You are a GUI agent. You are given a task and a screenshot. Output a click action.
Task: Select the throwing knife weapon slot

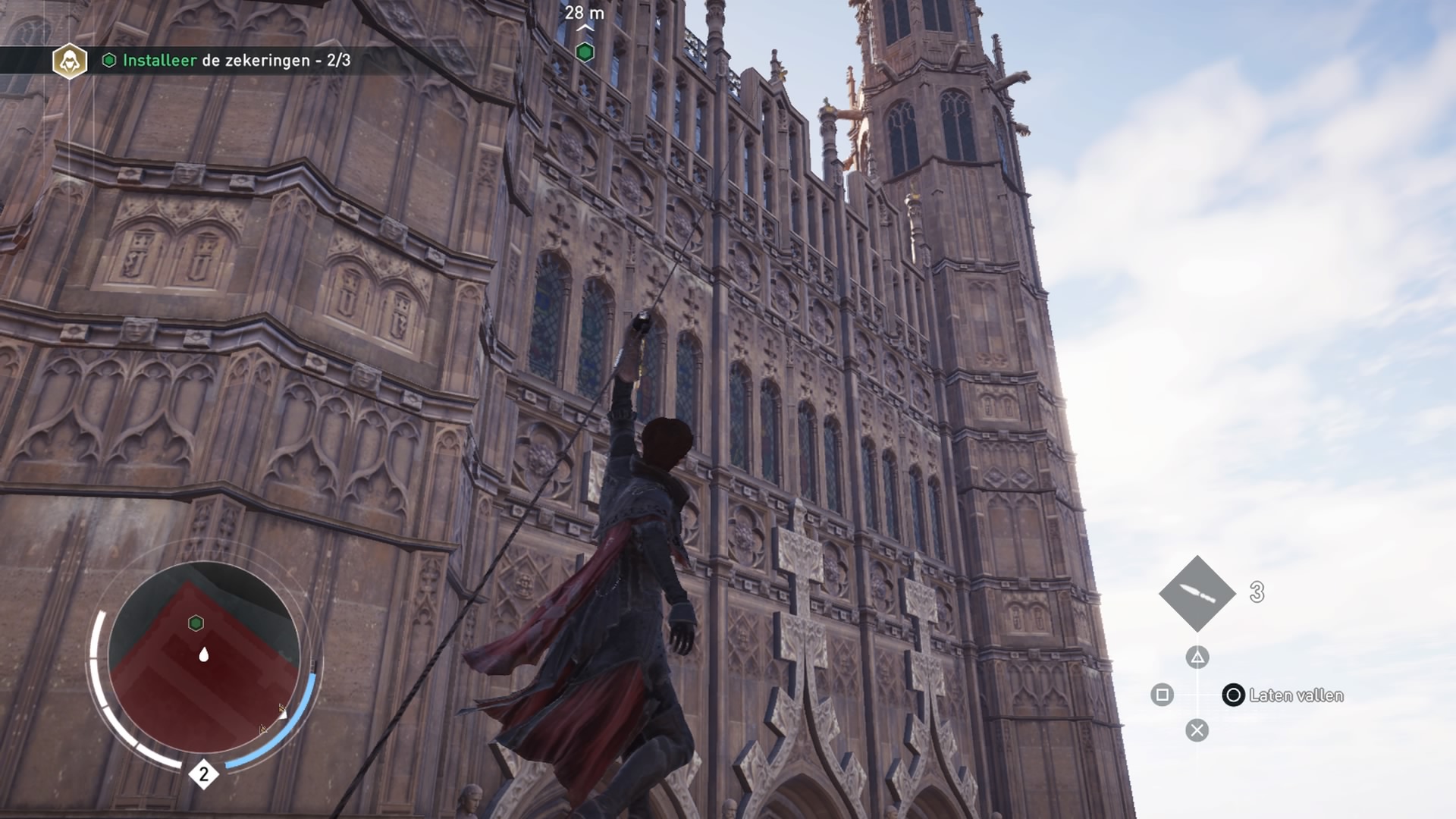(x=1197, y=594)
